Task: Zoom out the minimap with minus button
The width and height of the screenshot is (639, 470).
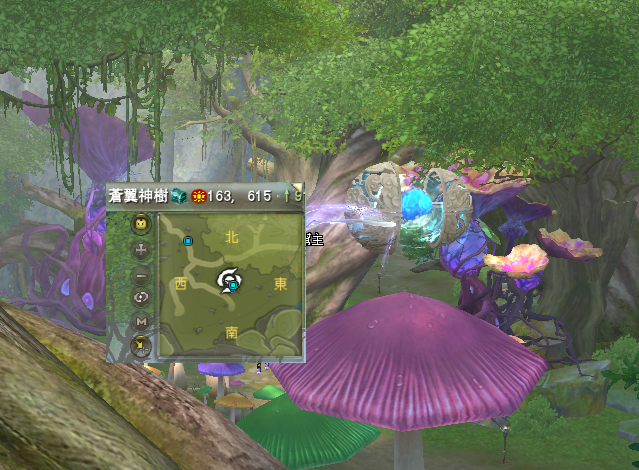Action: tap(141, 273)
